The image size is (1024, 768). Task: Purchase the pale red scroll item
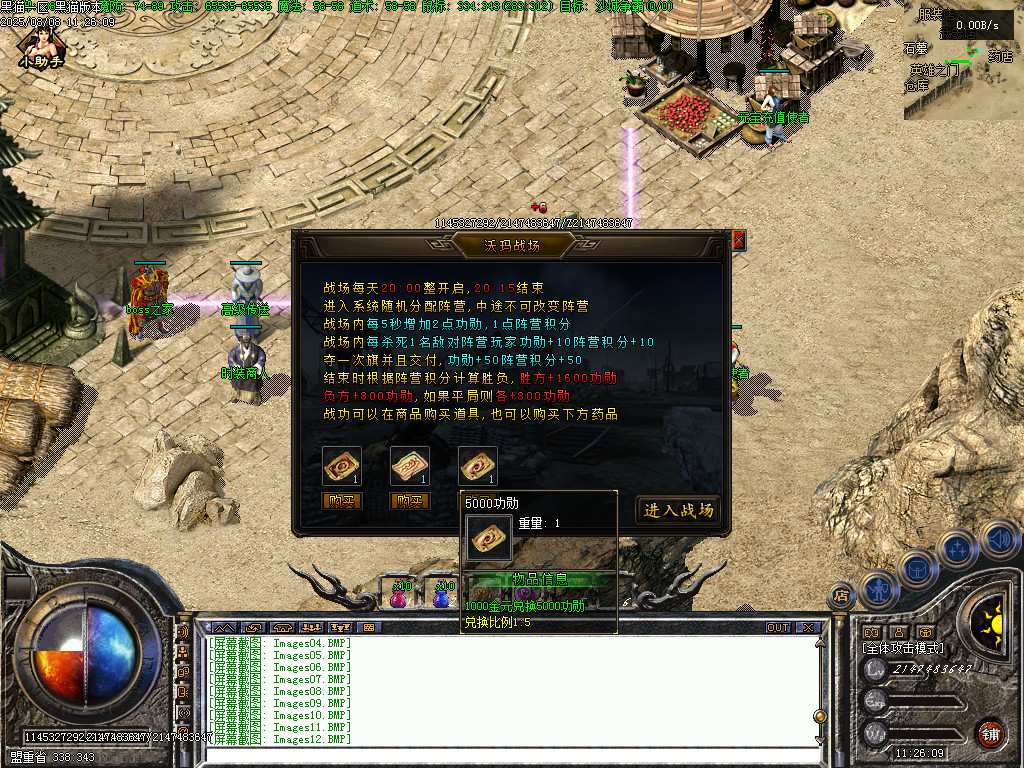coord(410,501)
